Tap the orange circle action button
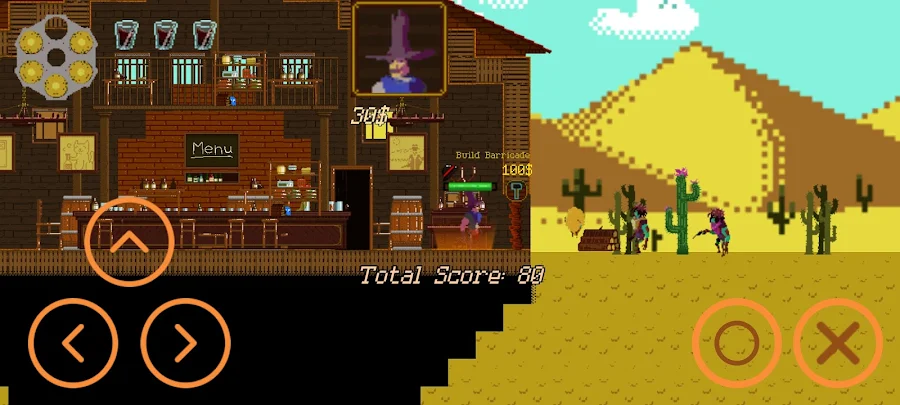 [x=737, y=343]
